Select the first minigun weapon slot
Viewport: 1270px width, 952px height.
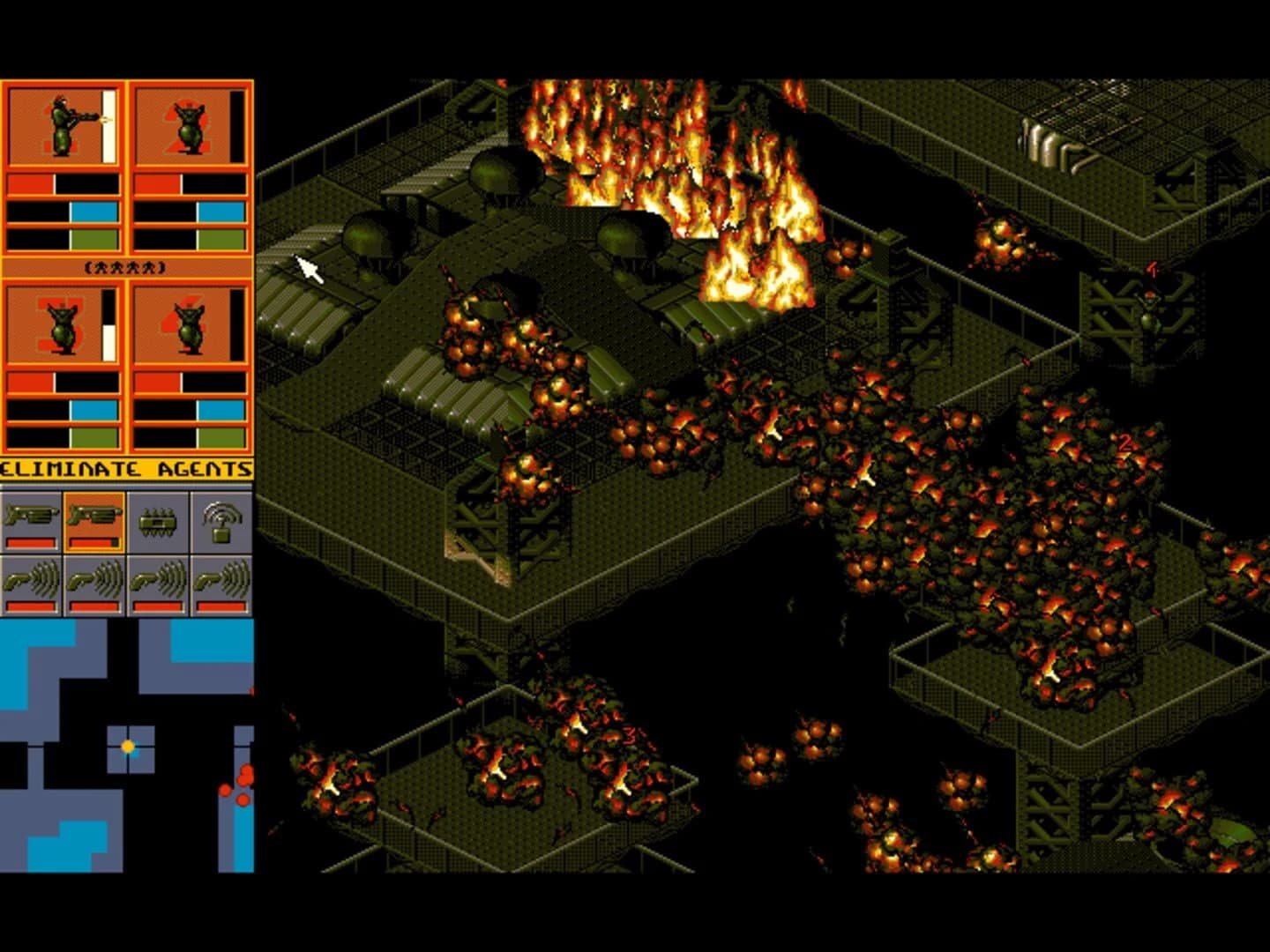click(31, 516)
